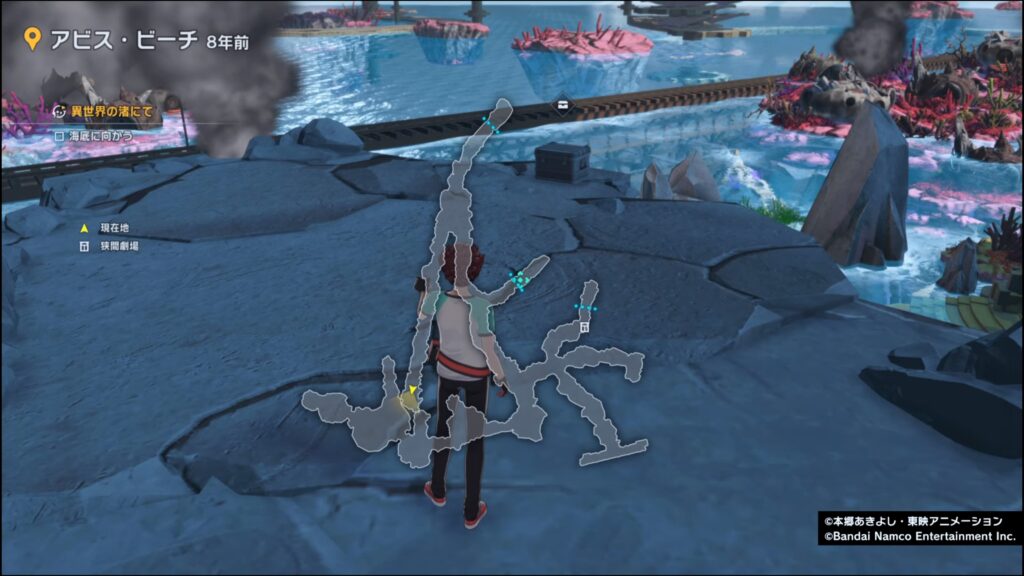Screen dimensions: 1024x576
Task: Choose the 狭間劇場 legend entry
Action: pos(110,245)
